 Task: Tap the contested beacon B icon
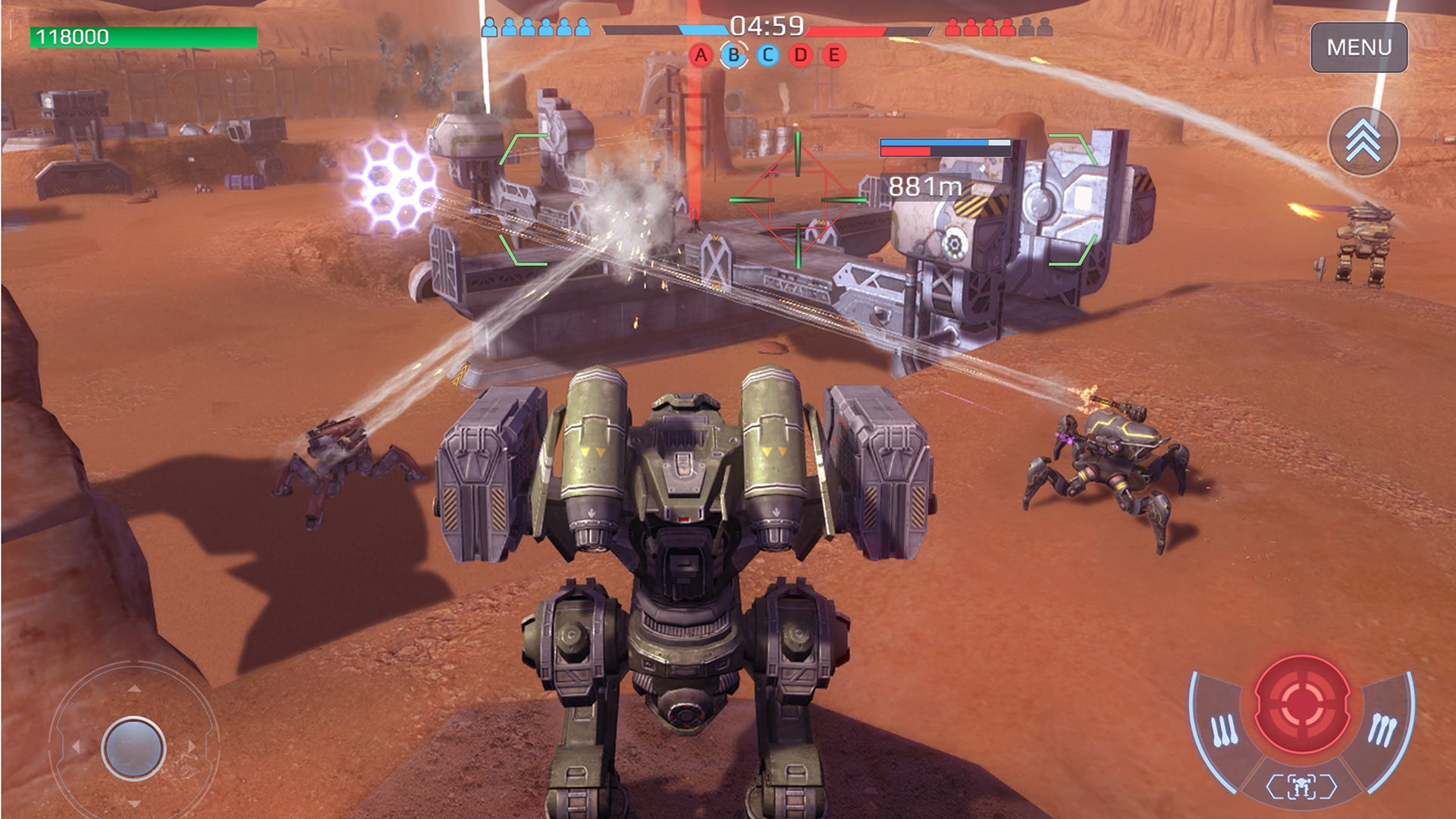pos(733,55)
